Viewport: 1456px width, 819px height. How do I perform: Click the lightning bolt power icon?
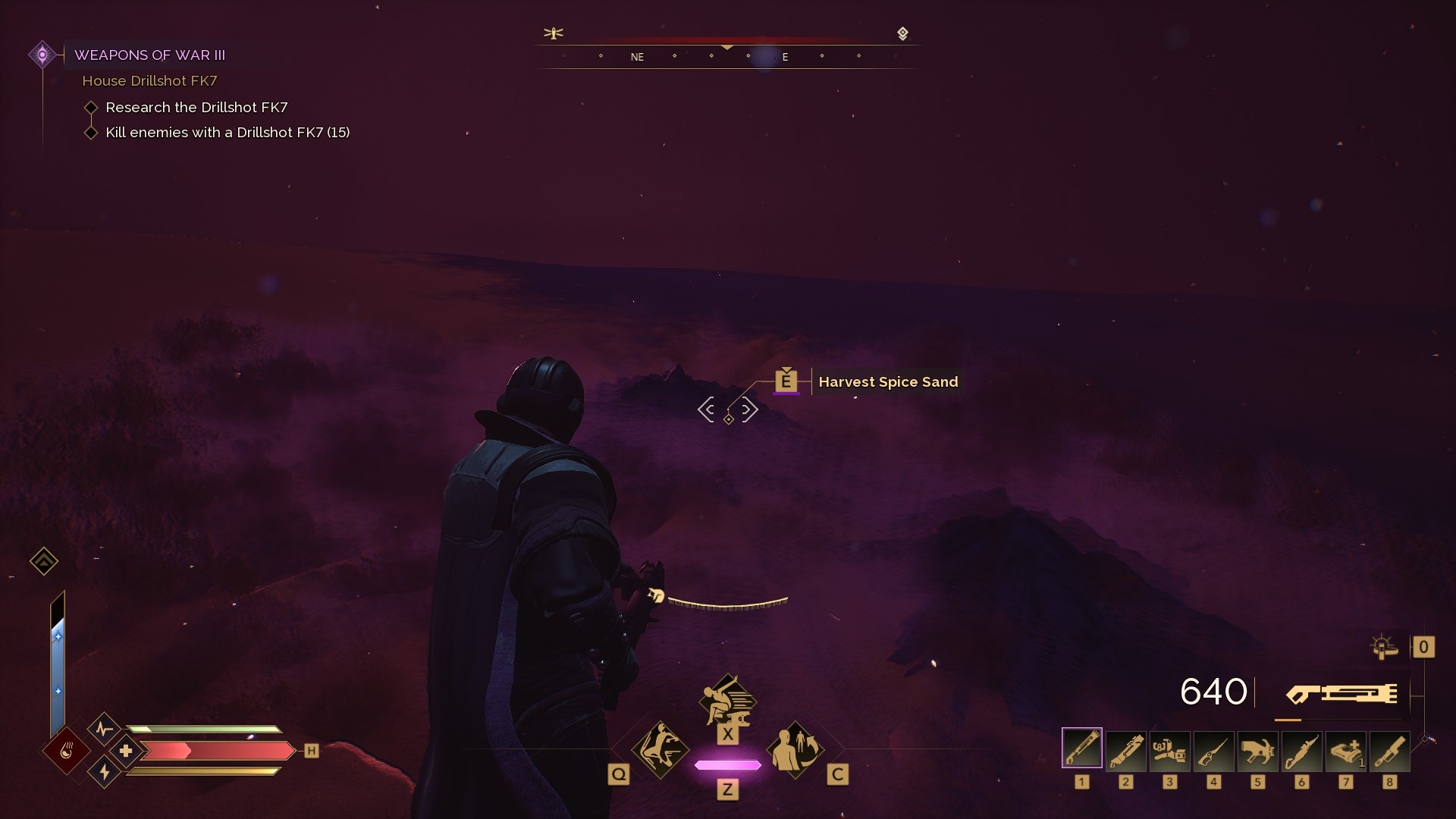point(104,772)
